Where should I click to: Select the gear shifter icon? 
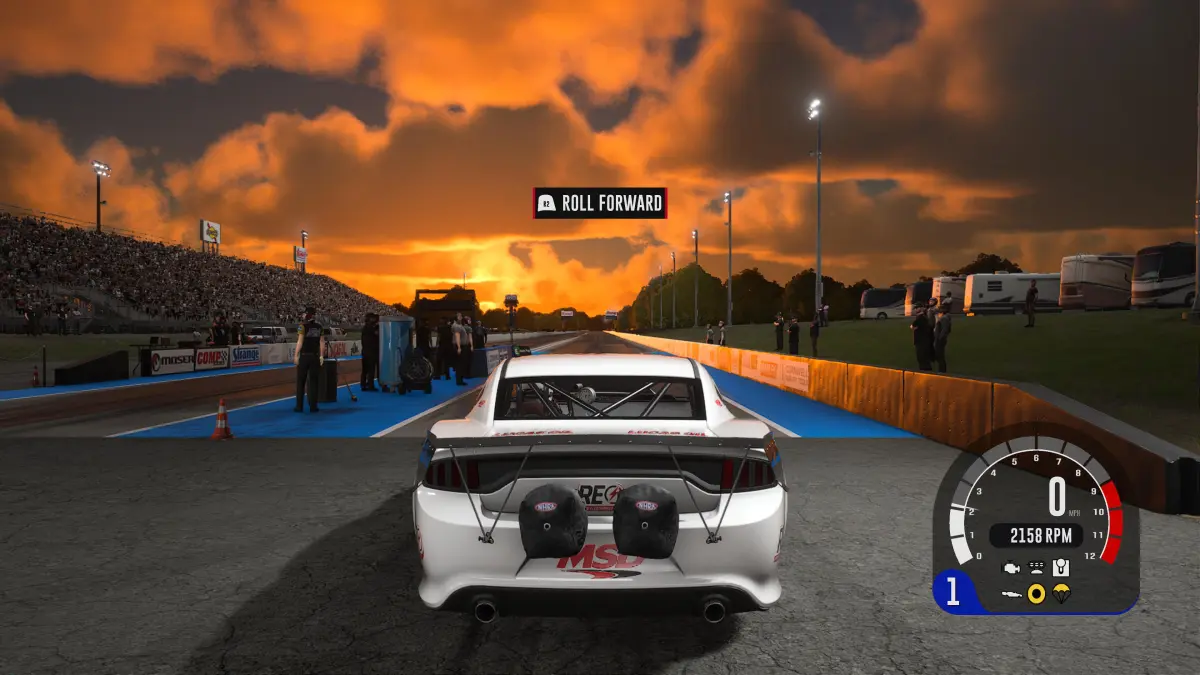1060,568
